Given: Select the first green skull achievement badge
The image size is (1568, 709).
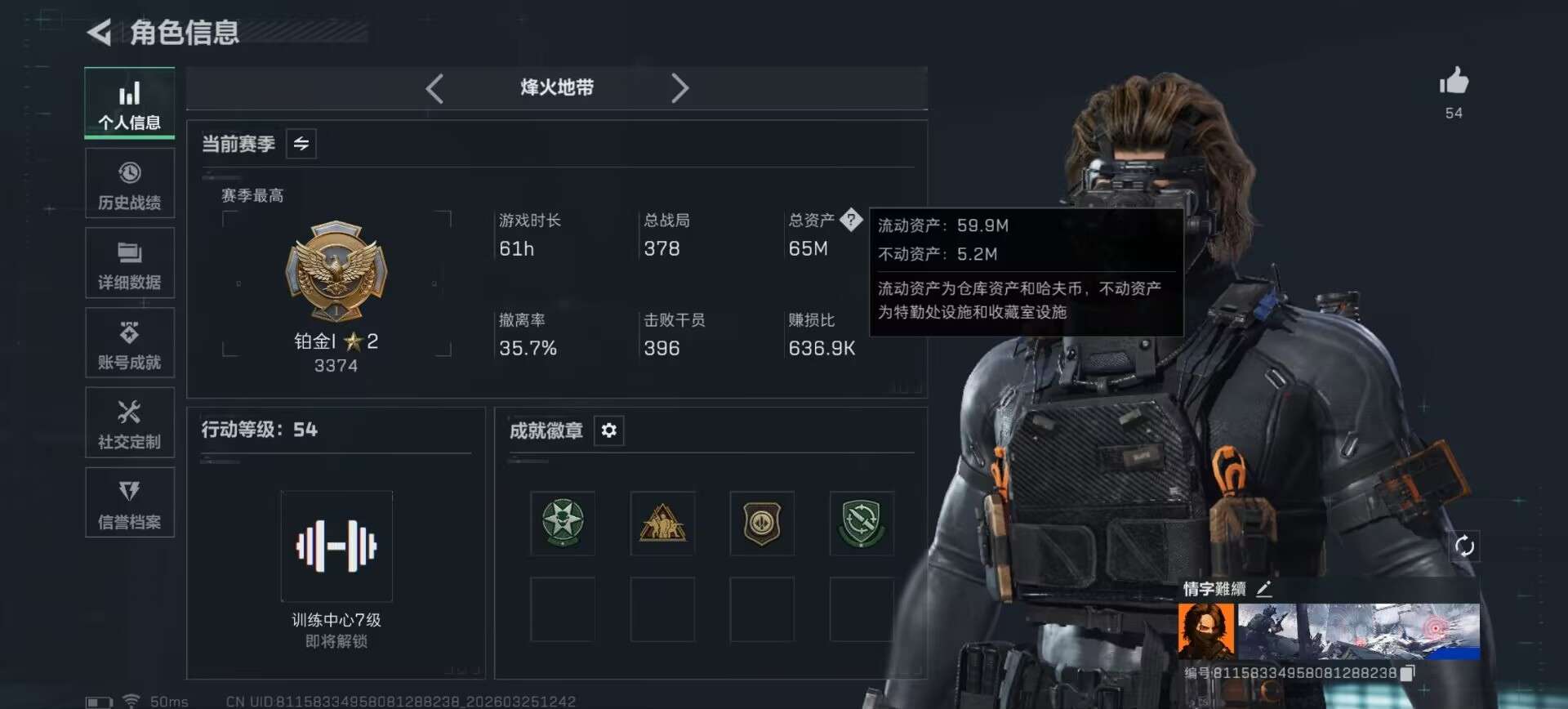Looking at the screenshot, I should point(562,524).
